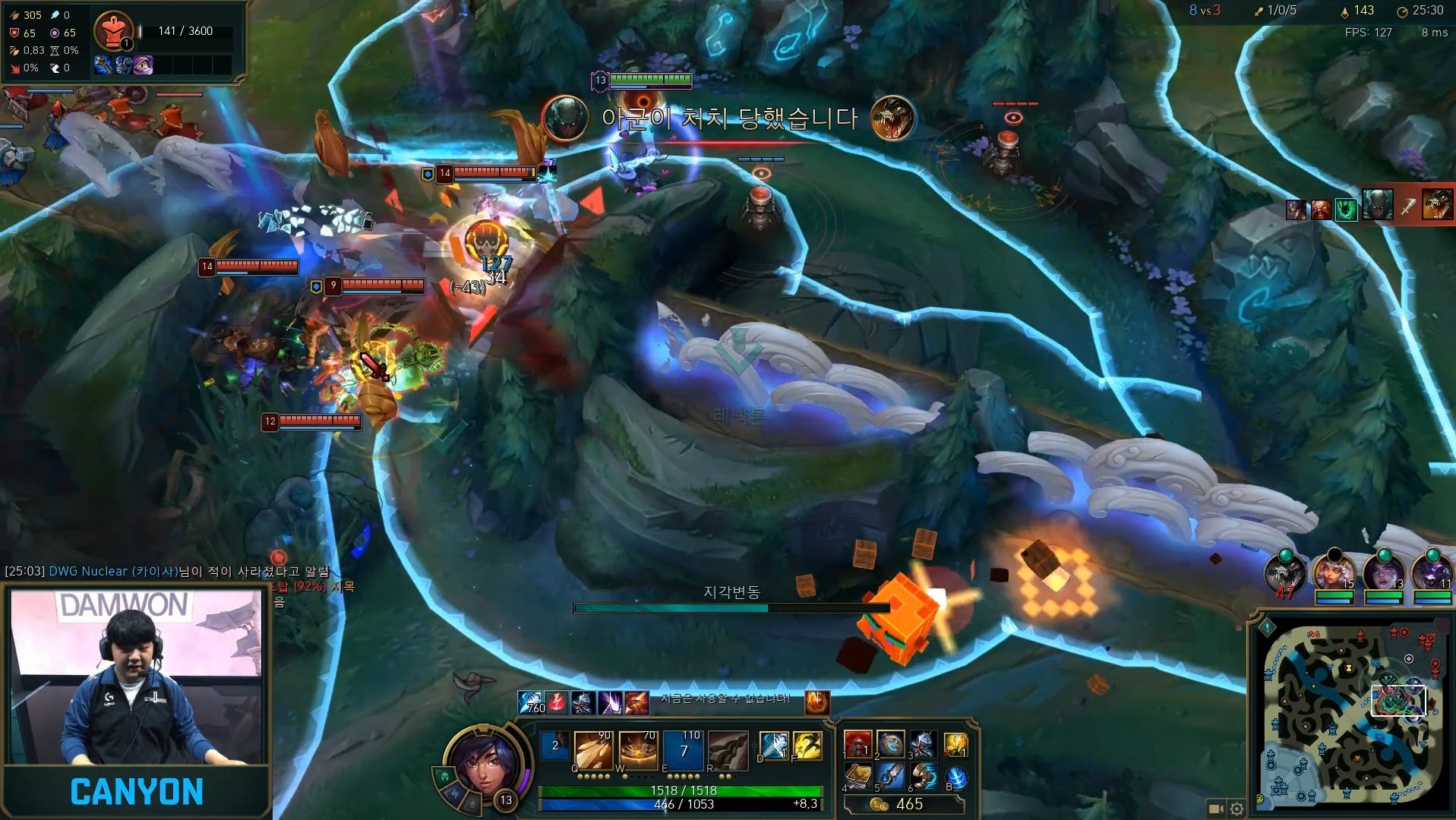1456x820 pixels.
Task: Cast the W Seismic Shove ability
Action: pos(637,751)
